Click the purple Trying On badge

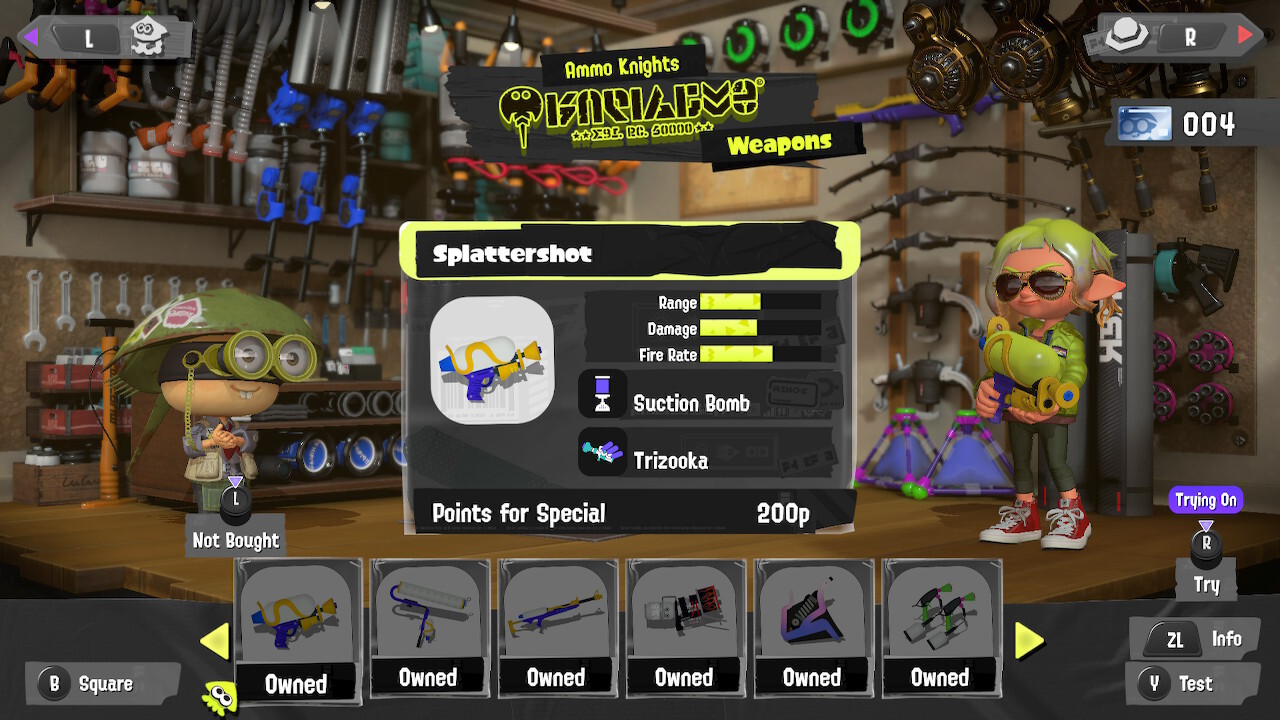point(1206,499)
